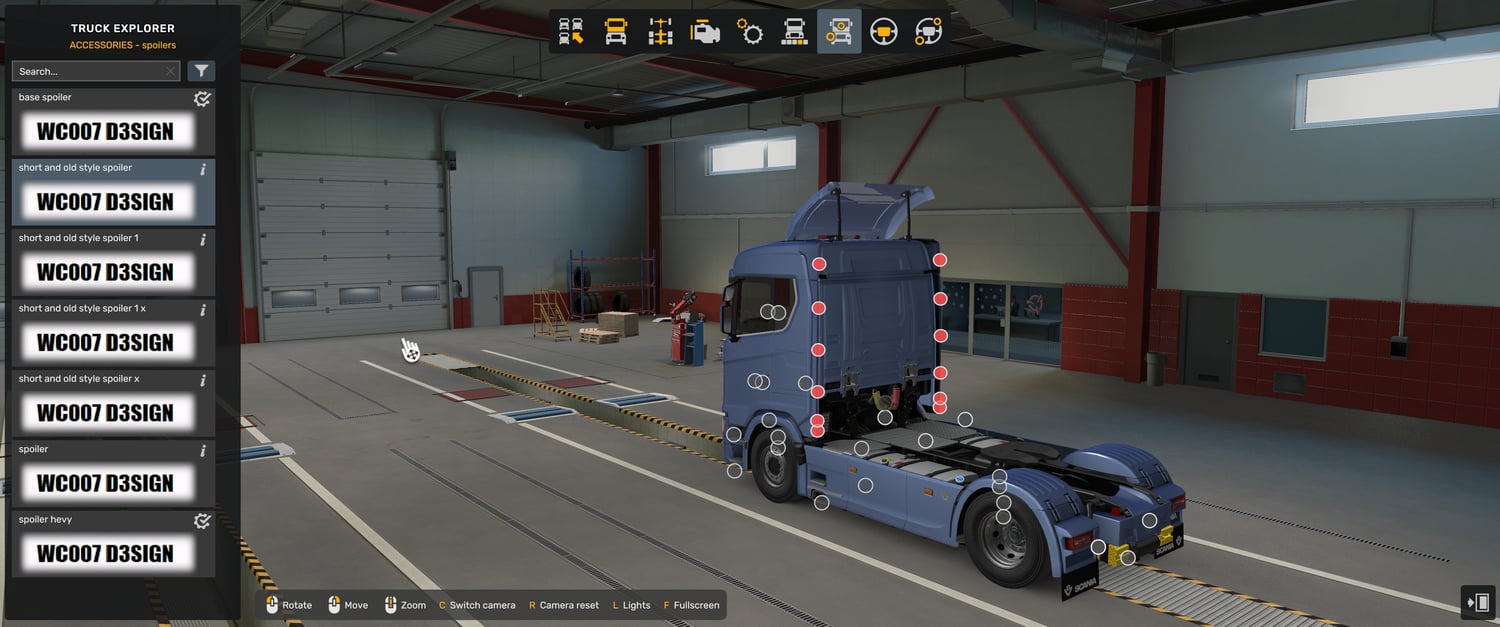This screenshot has height=627, width=1500.
Task: Open the transmission gears category
Action: point(750,32)
